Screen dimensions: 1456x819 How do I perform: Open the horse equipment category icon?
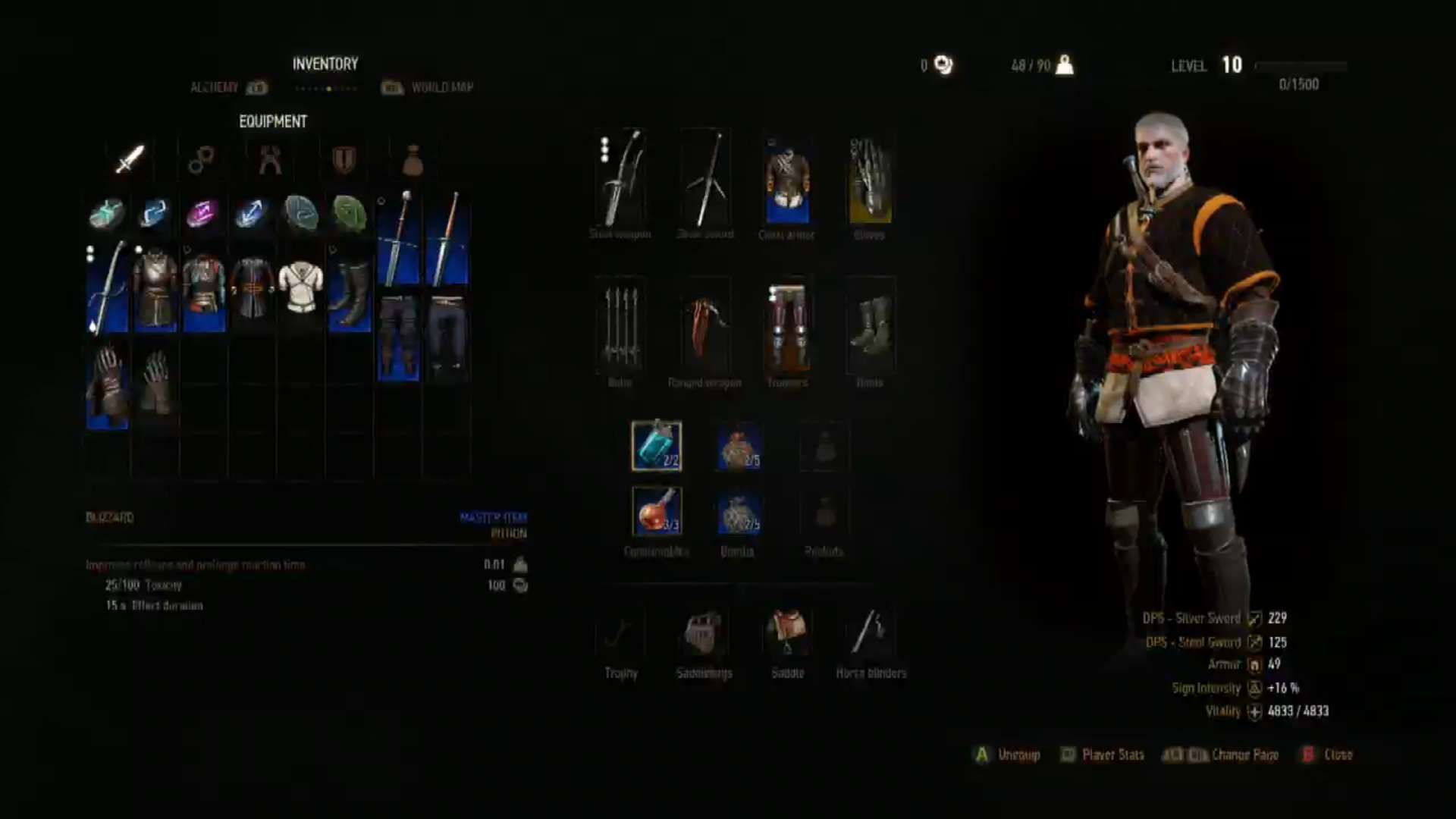pyautogui.click(x=201, y=159)
